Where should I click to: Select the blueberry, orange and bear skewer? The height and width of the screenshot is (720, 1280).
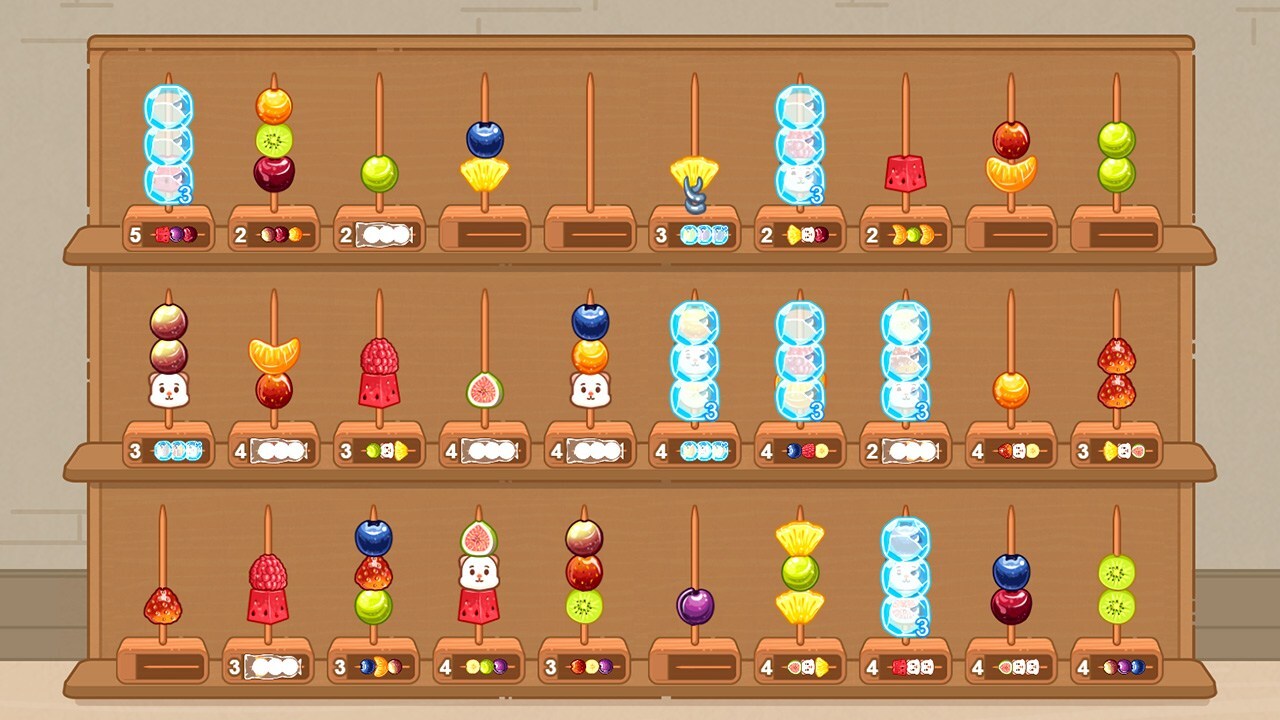click(590, 356)
